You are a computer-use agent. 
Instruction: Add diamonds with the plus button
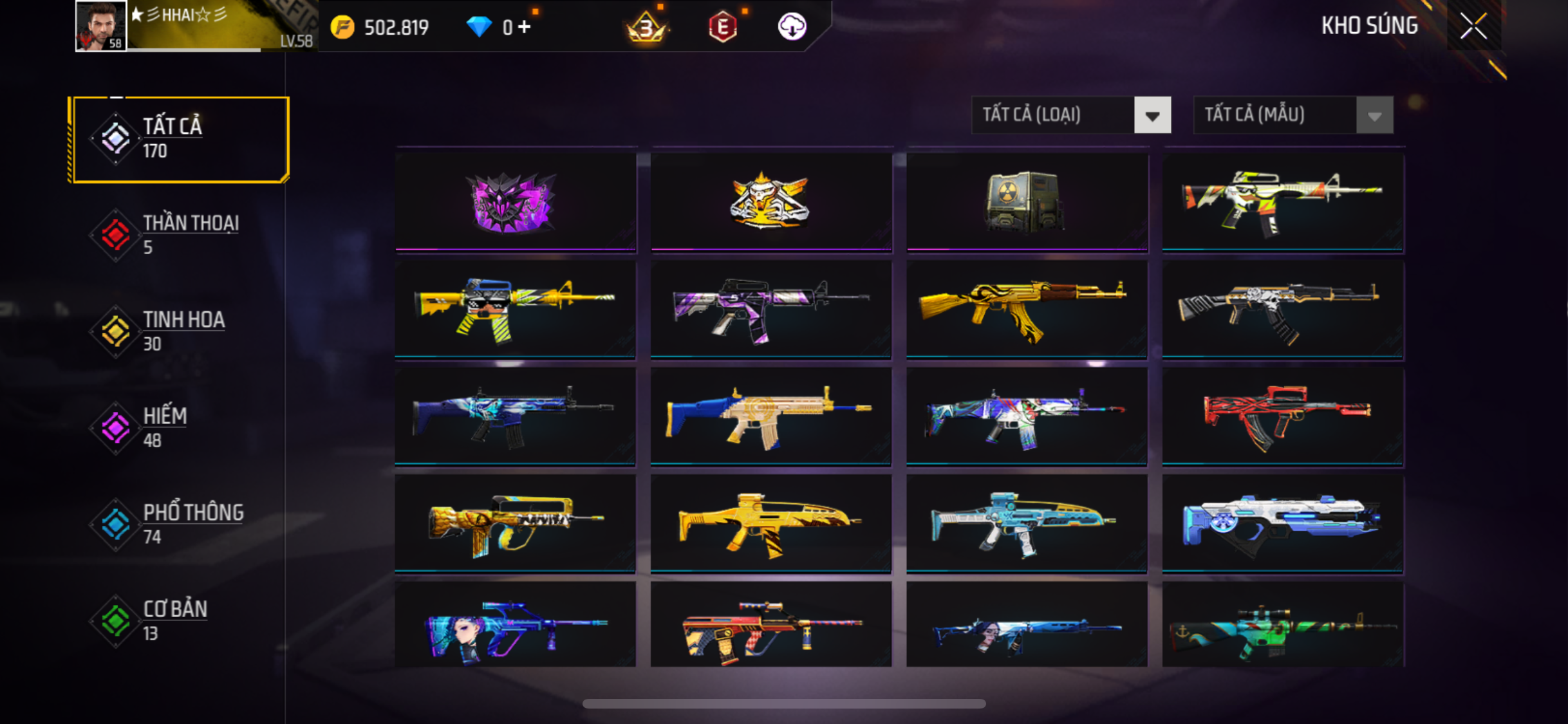(525, 27)
